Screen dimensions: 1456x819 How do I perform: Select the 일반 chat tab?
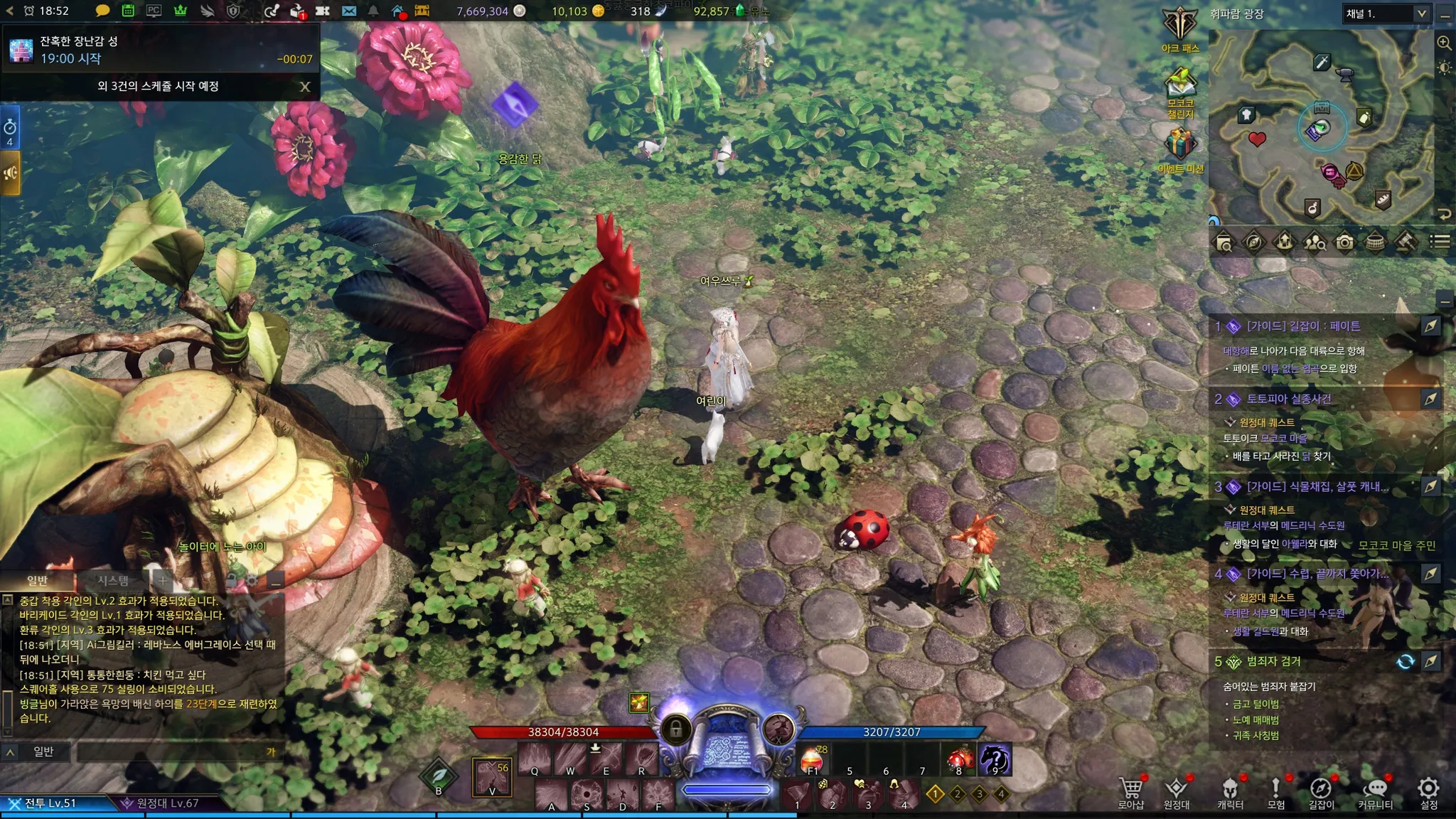tap(37, 580)
